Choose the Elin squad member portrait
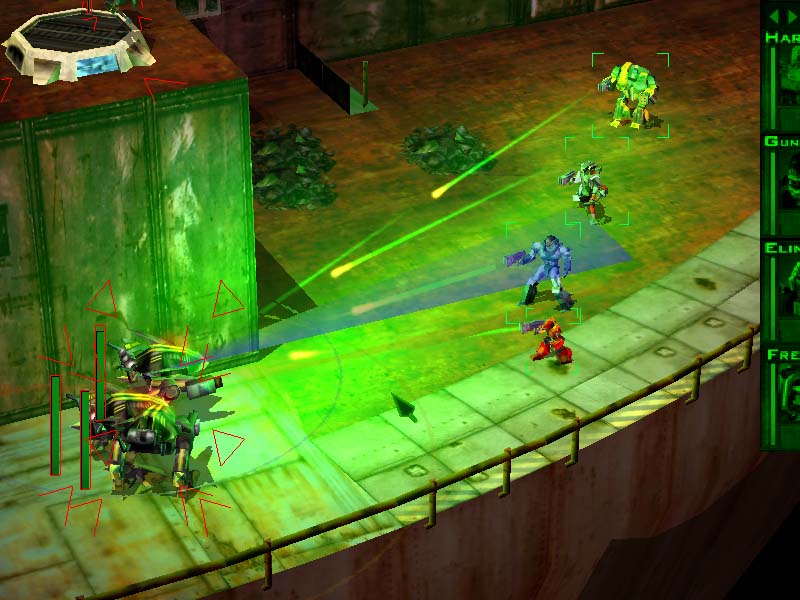The width and height of the screenshot is (800, 600). click(788, 297)
